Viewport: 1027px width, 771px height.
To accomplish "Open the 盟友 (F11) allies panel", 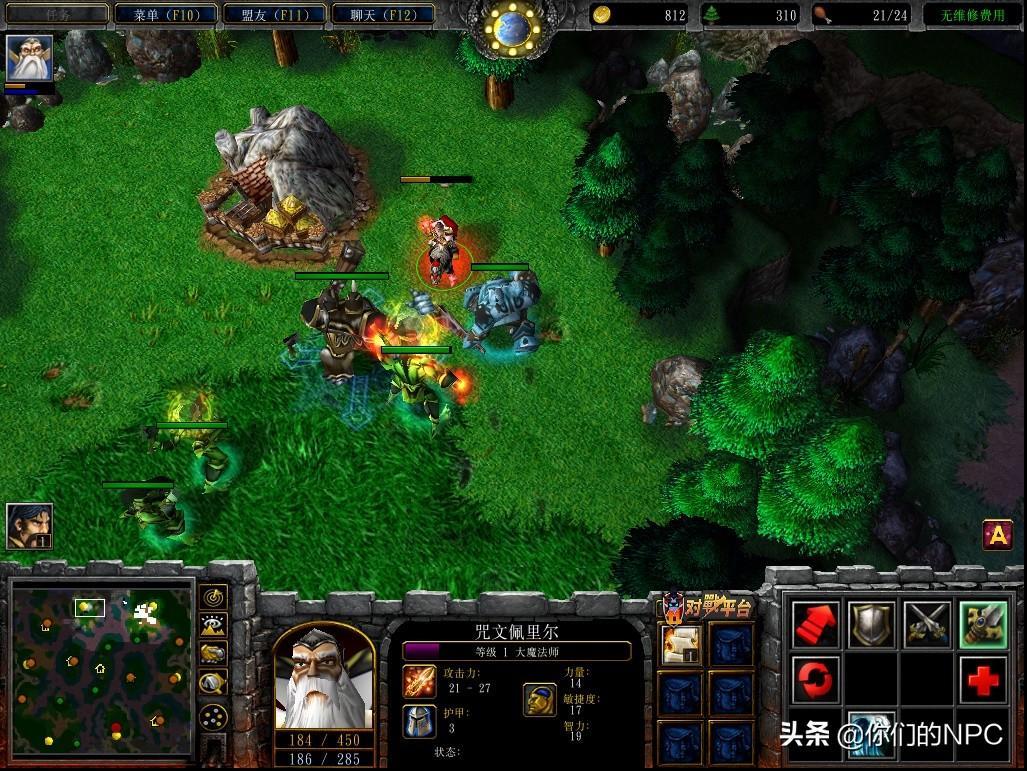I will 274,15.
